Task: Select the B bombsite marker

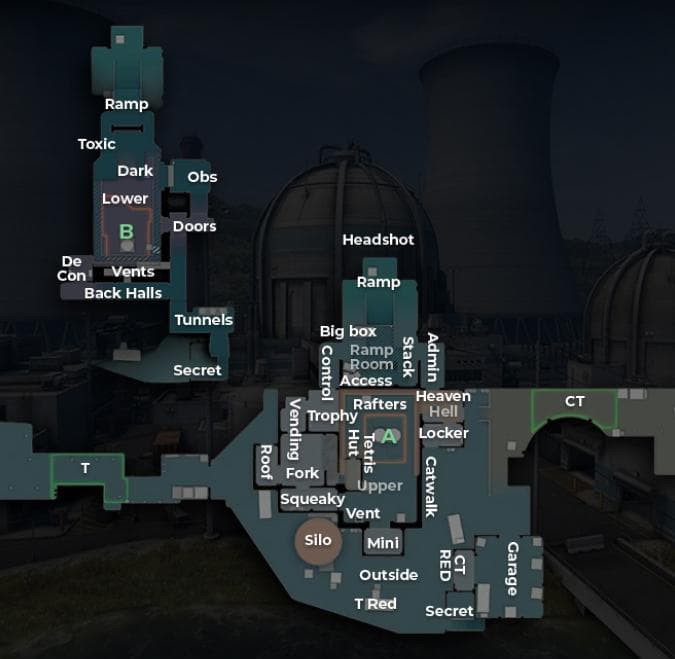Action: pyautogui.click(x=126, y=232)
